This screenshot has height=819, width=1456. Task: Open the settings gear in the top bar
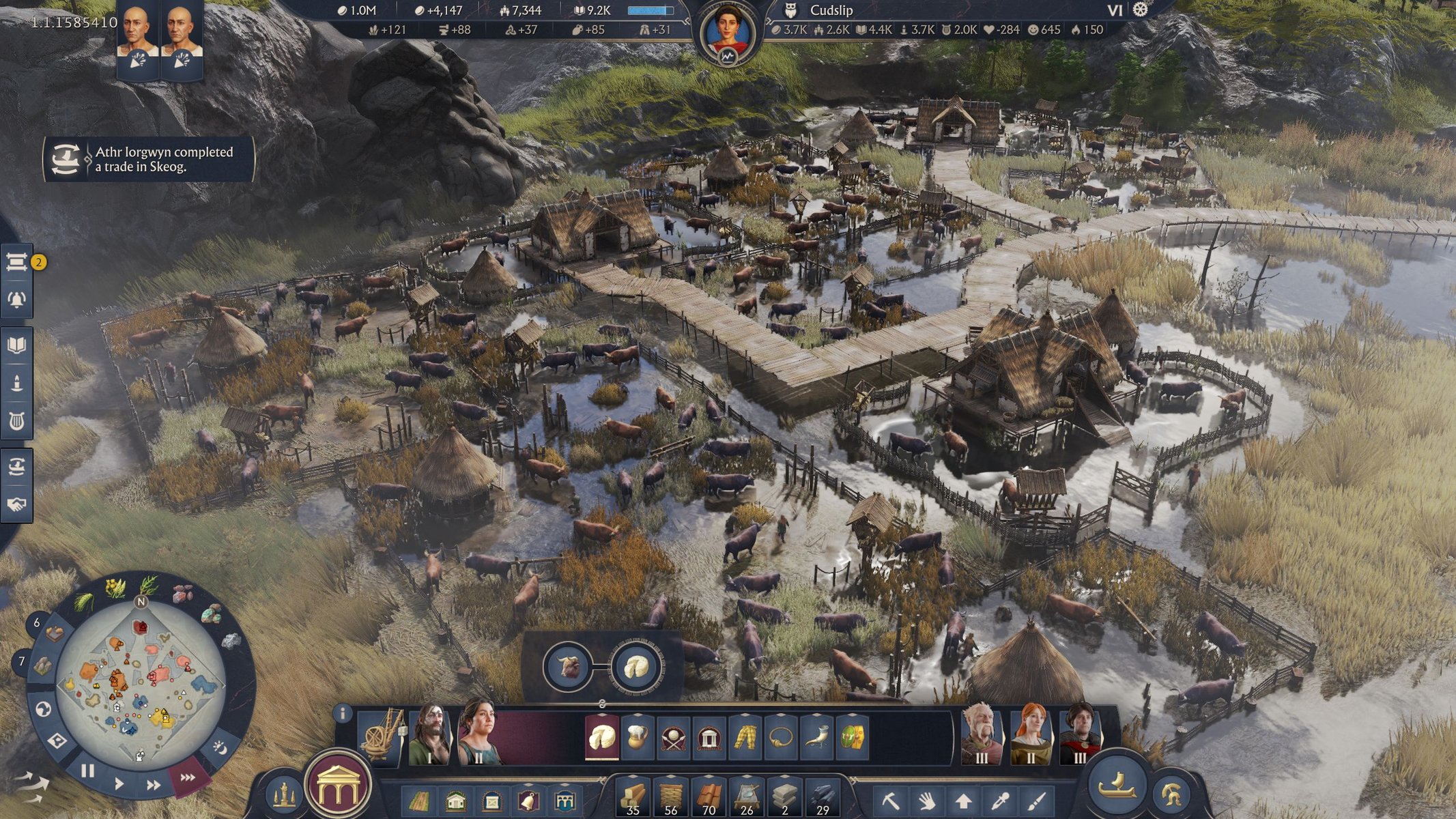(1140, 10)
